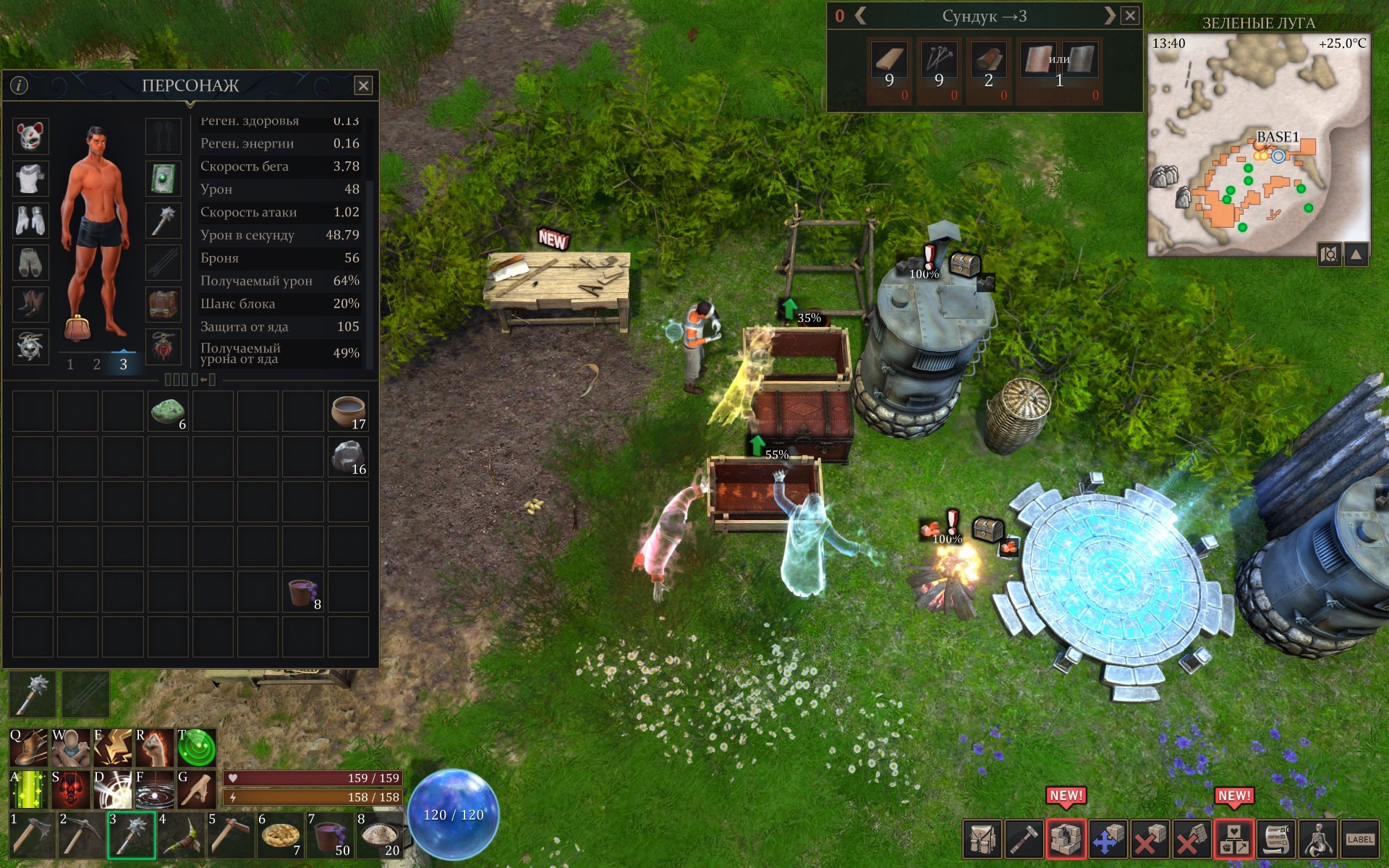Viewport: 1389px width, 868px height.
Task: Select the fox mask helmet slot
Action: click(30, 136)
